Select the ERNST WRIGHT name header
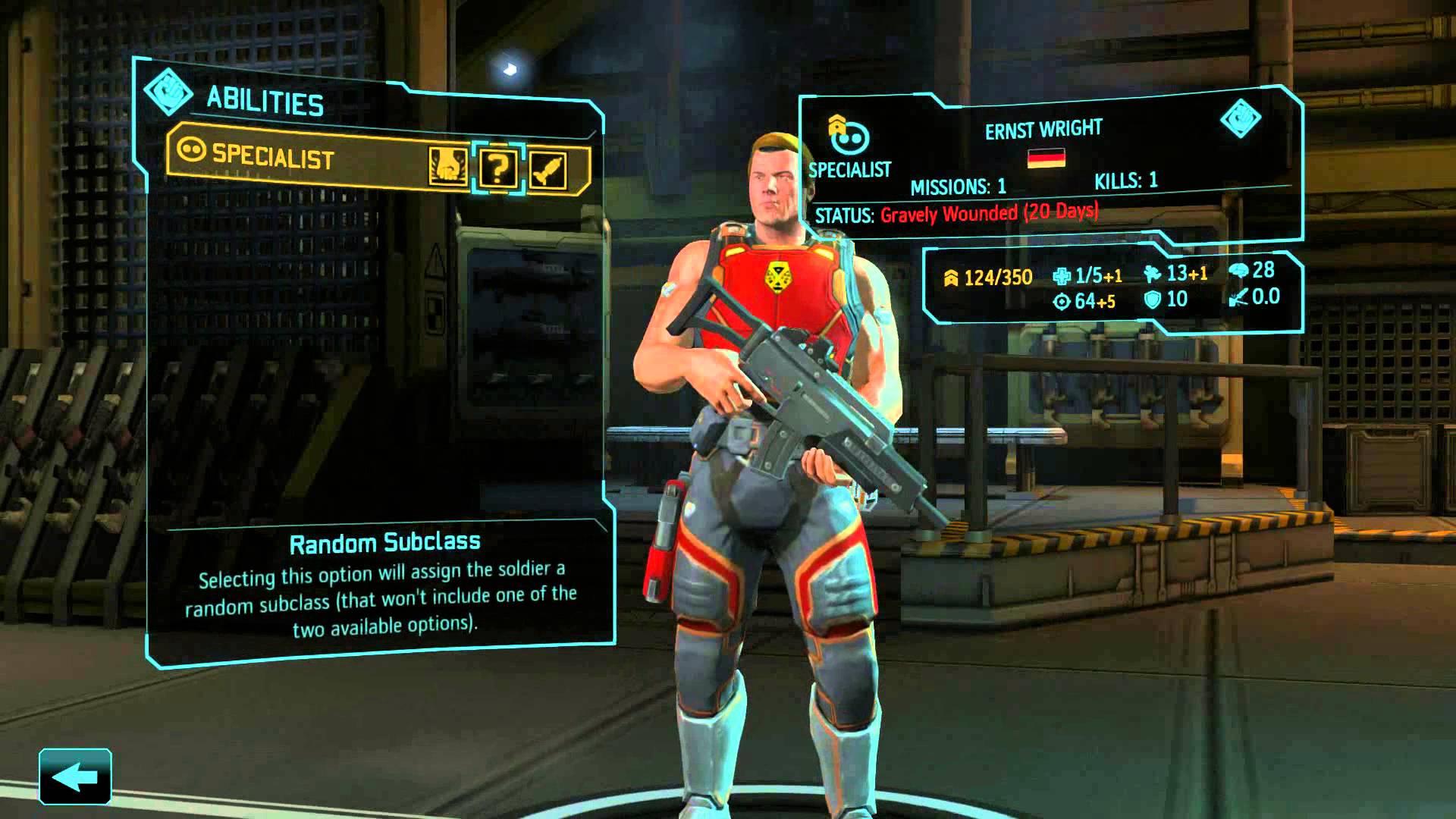This screenshot has width=1456, height=819. point(1044,128)
